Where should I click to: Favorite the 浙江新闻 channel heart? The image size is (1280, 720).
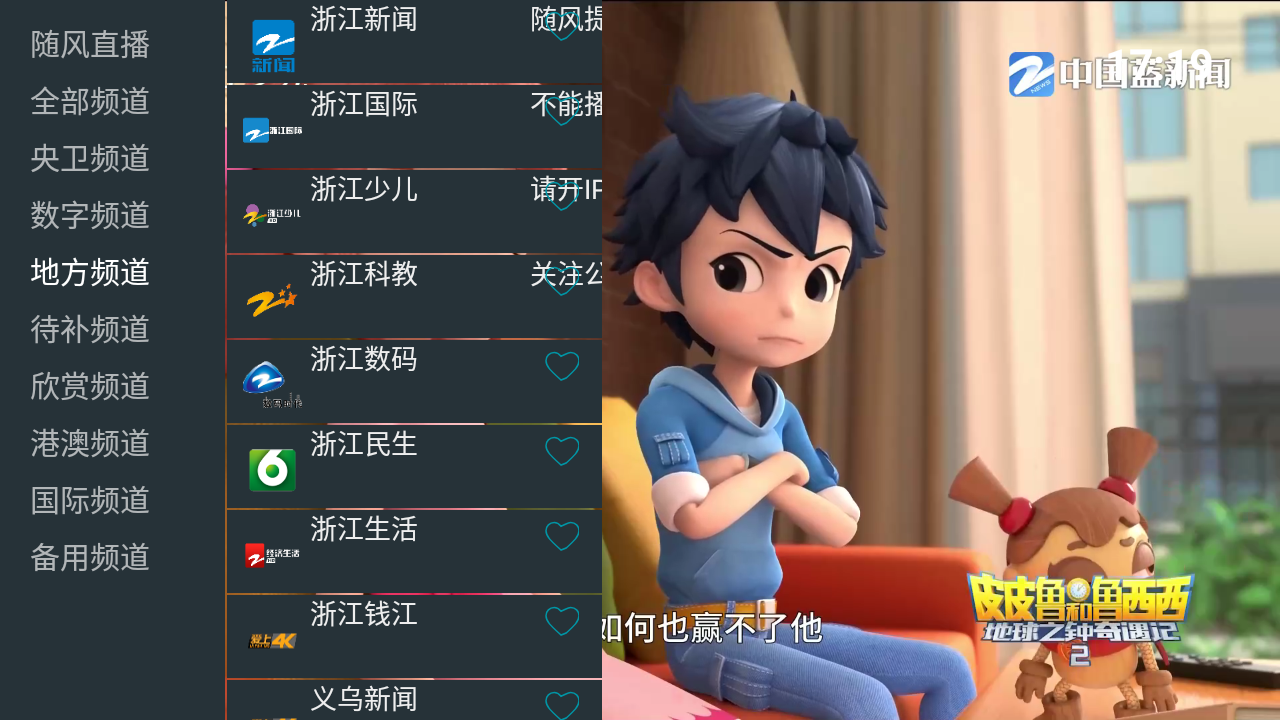coord(562,26)
